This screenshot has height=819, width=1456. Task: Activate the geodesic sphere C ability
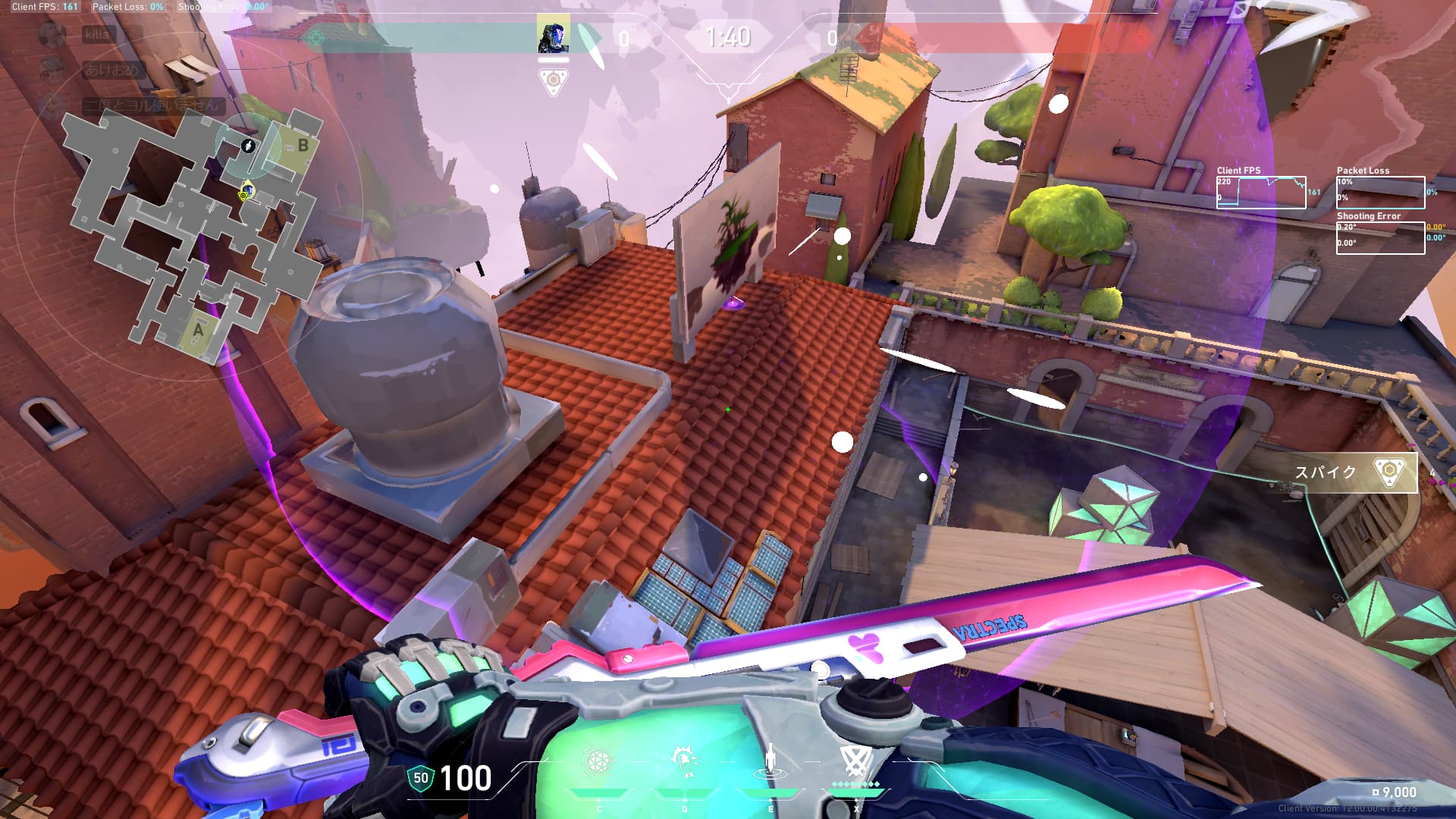pos(598,761)
